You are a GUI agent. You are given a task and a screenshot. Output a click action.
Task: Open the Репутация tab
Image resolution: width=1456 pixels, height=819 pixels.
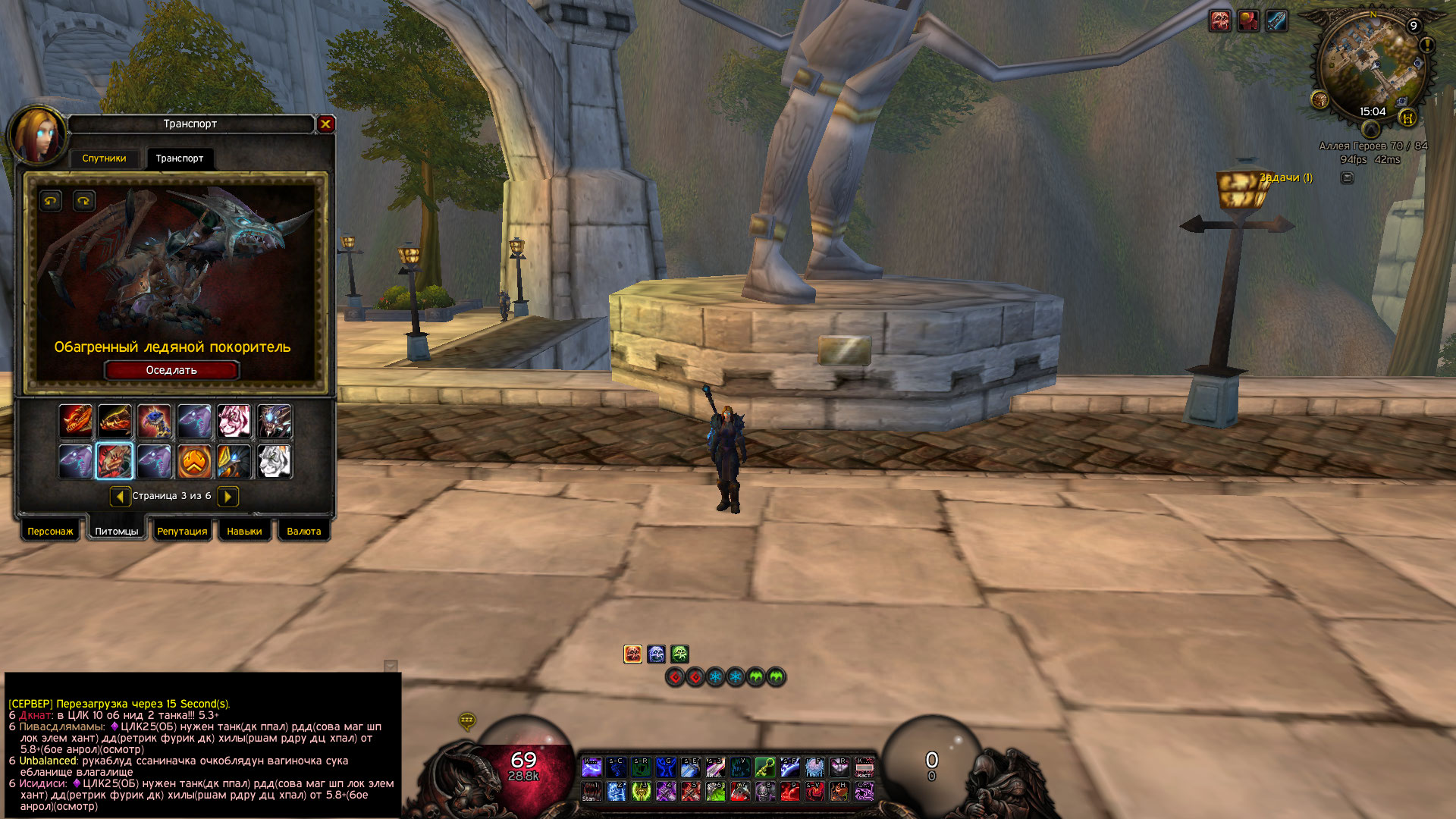182,532
